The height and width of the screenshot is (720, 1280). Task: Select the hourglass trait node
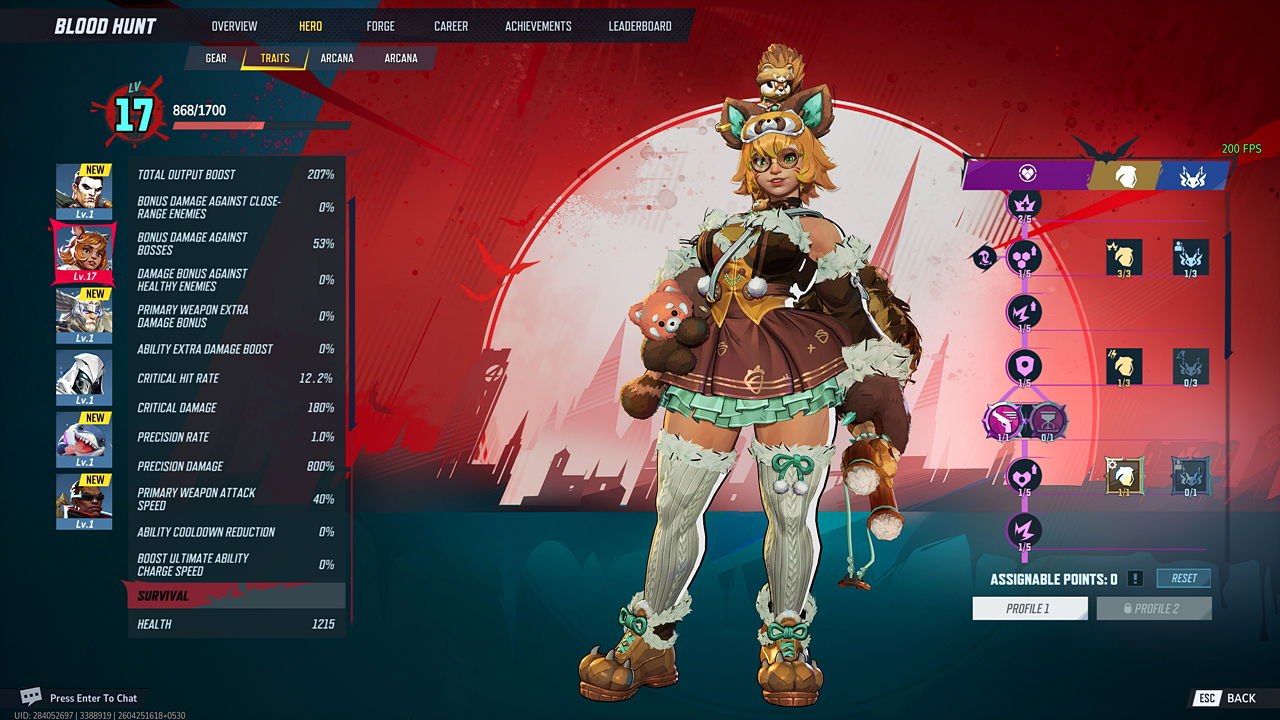(1048, 421)
